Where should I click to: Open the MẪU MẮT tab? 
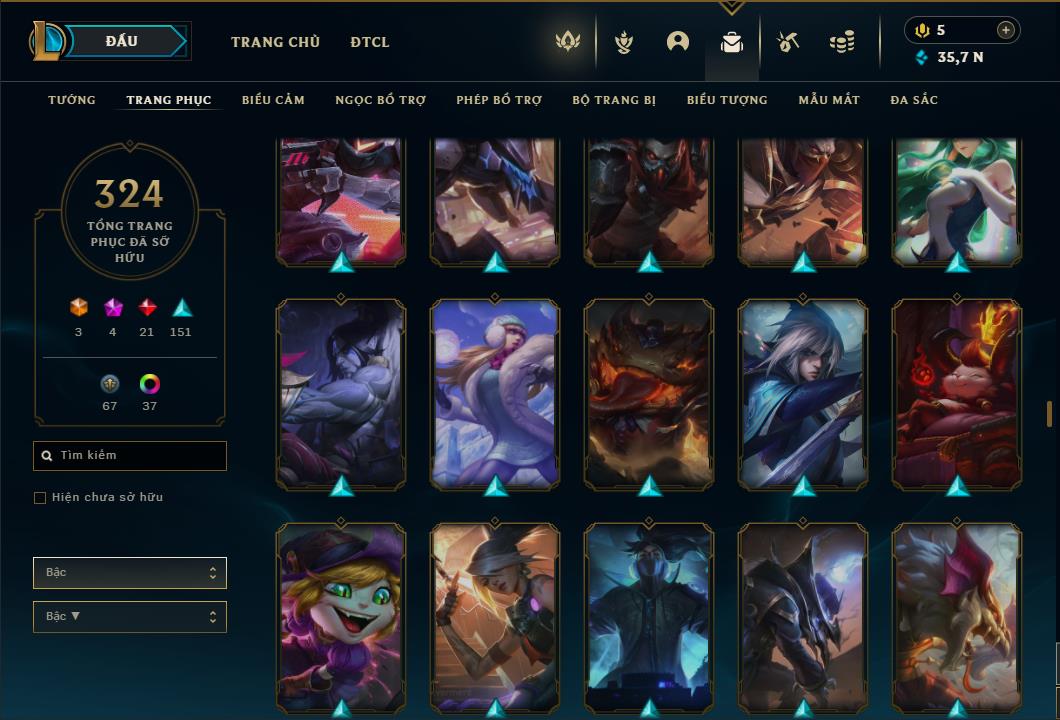829,100
